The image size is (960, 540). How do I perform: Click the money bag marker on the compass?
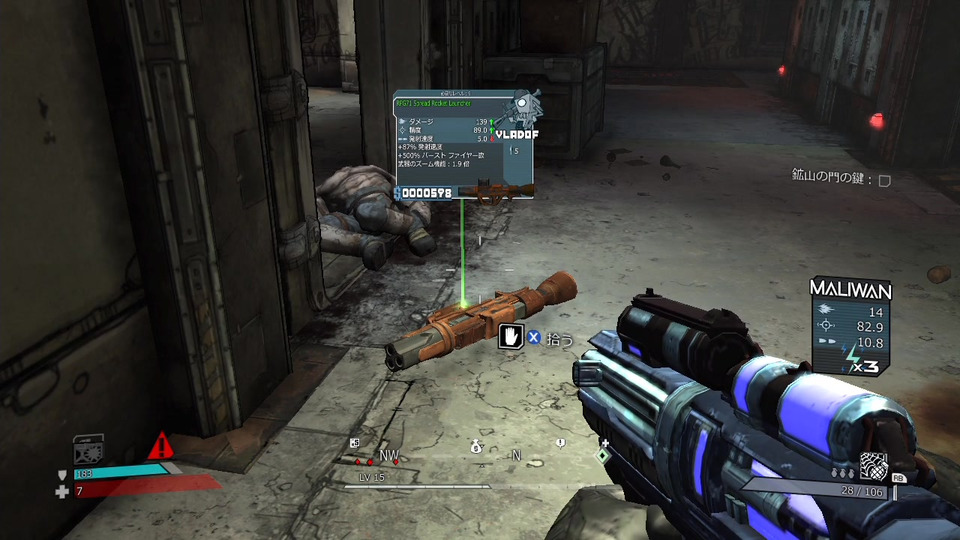coord(477,448)
